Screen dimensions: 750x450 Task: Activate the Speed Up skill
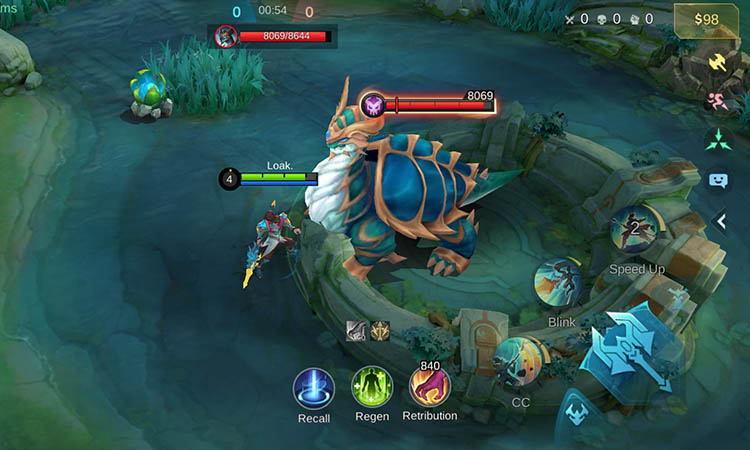(635, 230)
